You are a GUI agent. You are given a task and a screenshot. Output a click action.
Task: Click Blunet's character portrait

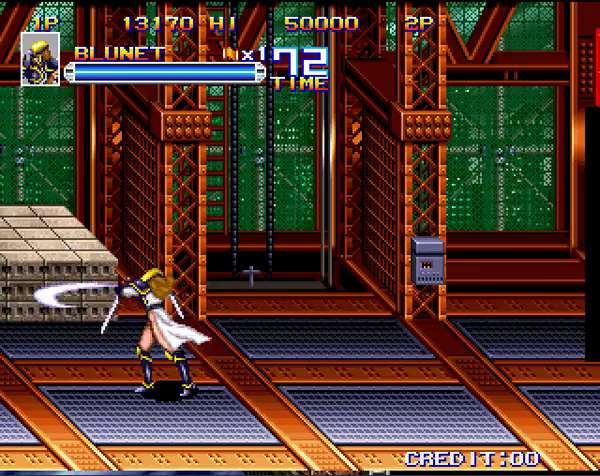tap(40, 60)
